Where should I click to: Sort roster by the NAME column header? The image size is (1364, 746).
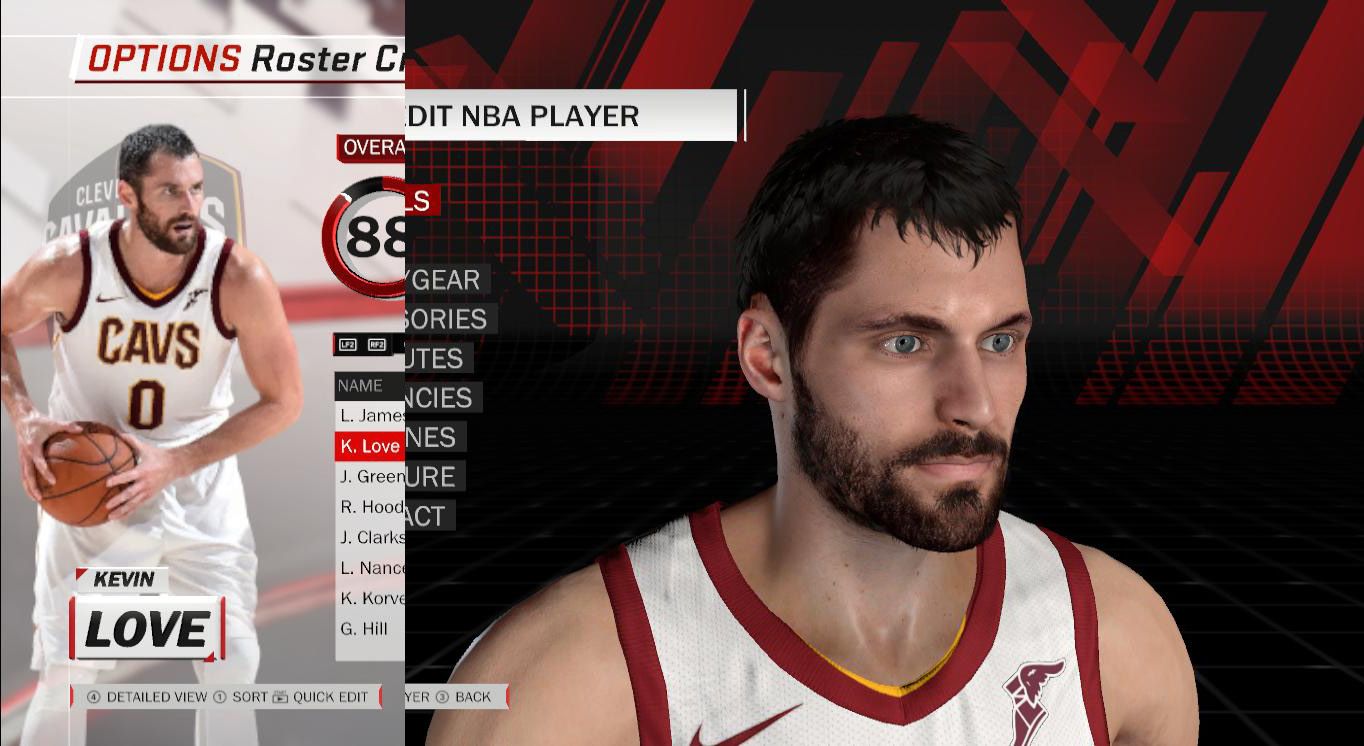(360, 385)
